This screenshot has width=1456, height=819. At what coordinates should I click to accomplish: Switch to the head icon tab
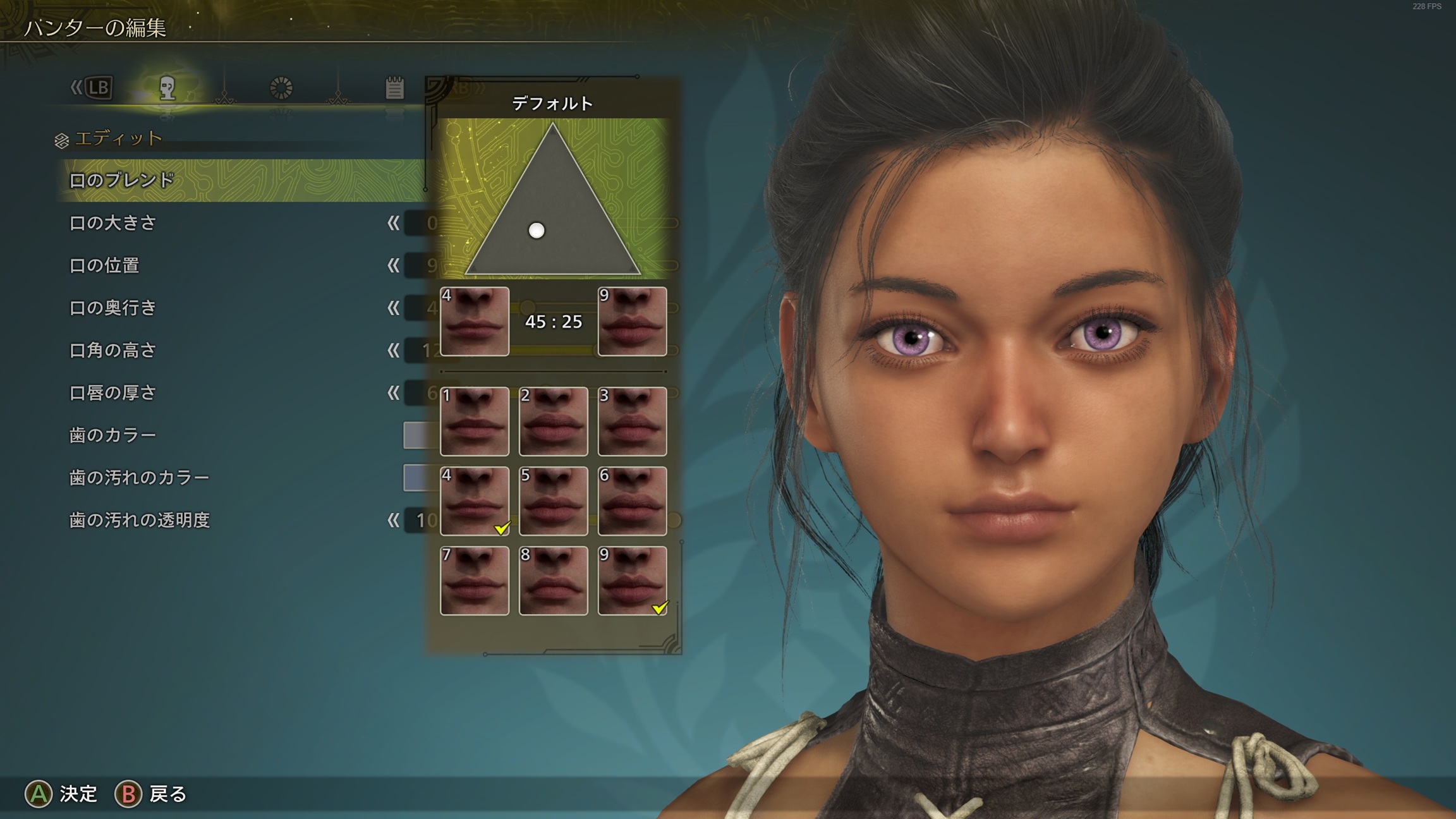(167, 88)
